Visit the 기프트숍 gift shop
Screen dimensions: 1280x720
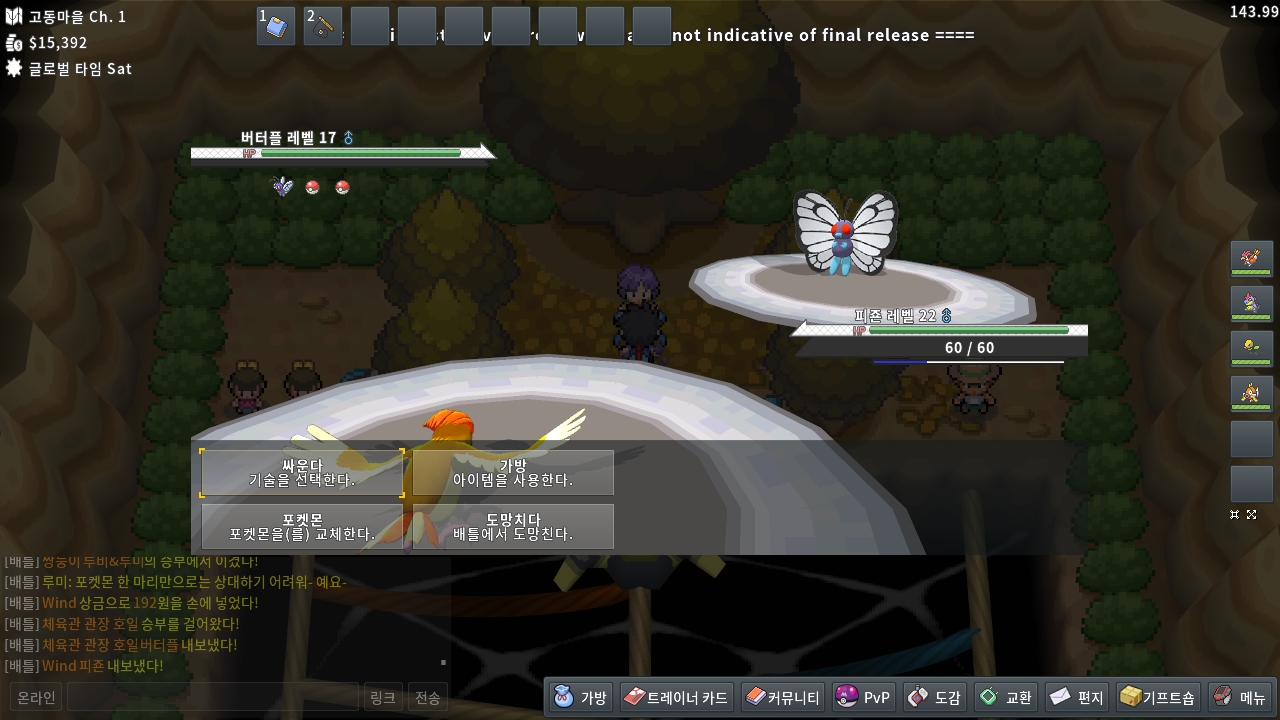pyautogui.click(x=1158, y=697)
